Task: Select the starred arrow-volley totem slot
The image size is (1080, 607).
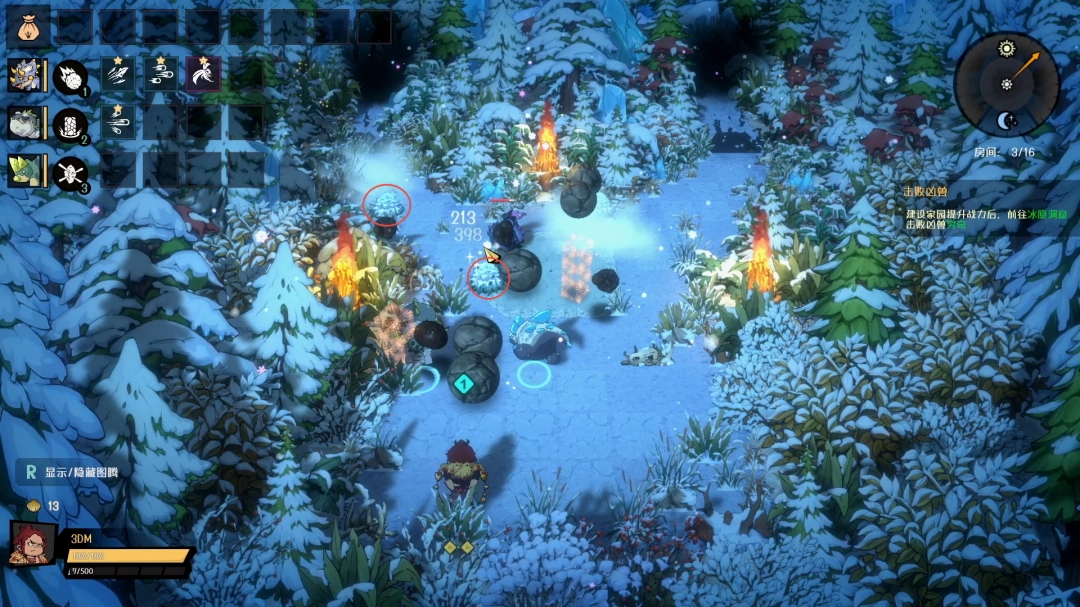Action: [x=118, y=75]
